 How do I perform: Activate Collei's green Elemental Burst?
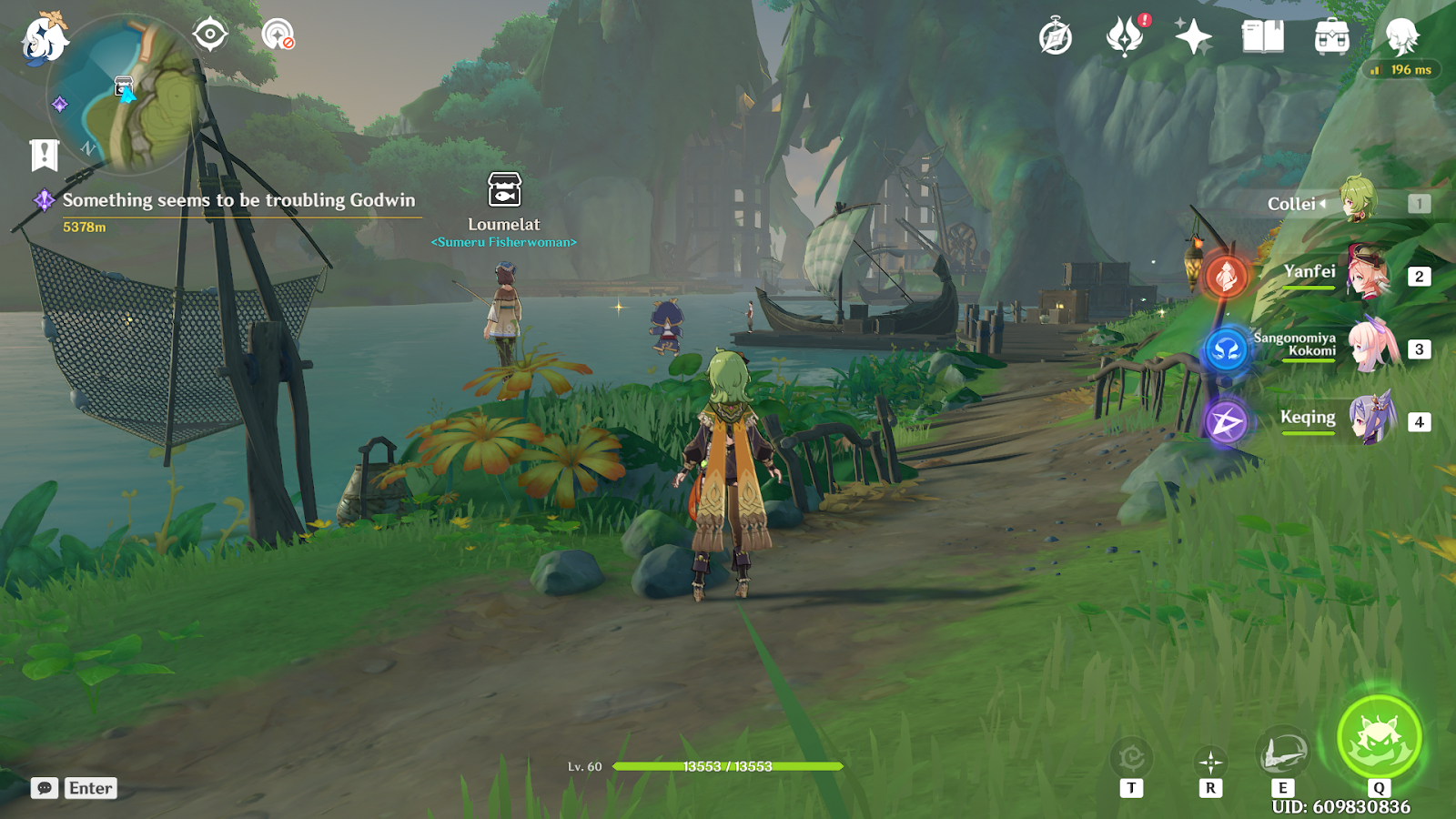(1379, 737)
